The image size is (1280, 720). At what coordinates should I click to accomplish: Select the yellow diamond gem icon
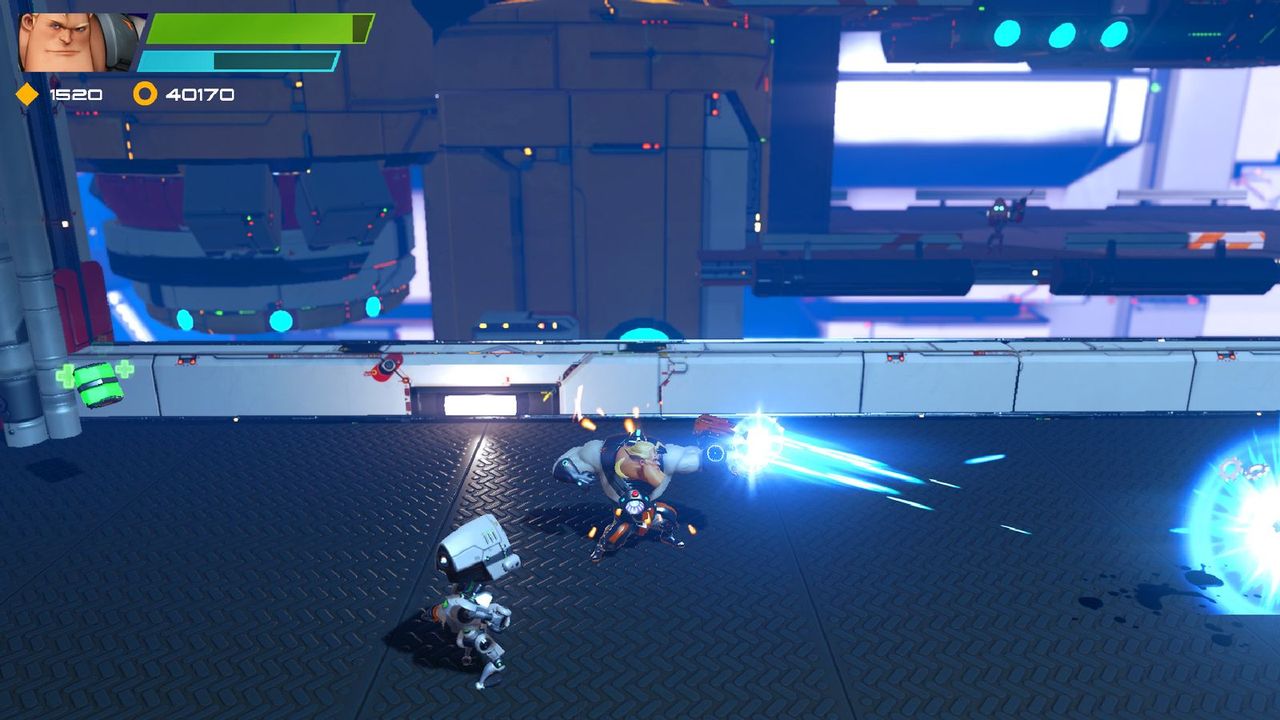click(x=27, y=93)
